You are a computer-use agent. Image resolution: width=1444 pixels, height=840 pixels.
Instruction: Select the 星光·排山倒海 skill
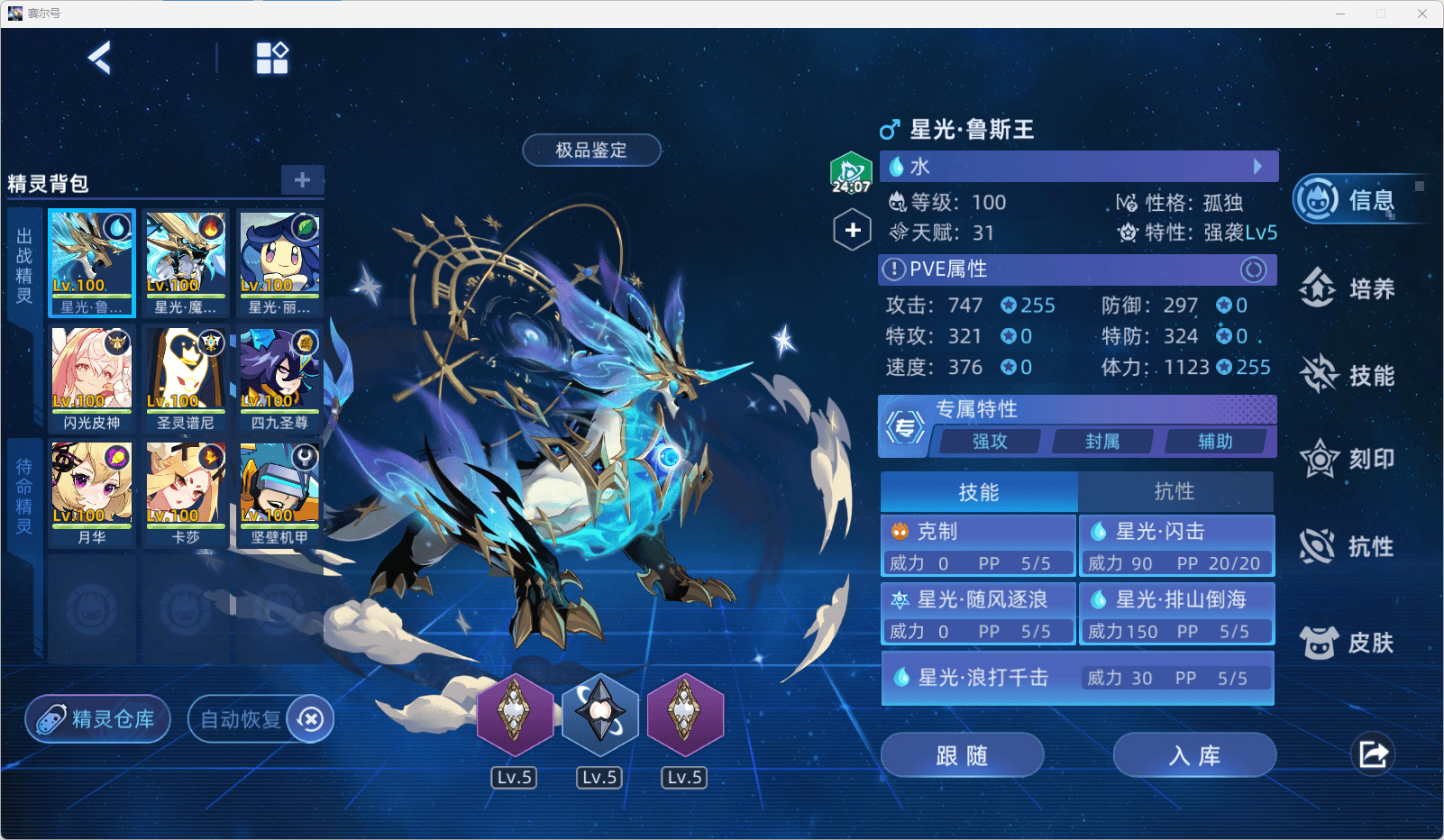click(1177, 615)
